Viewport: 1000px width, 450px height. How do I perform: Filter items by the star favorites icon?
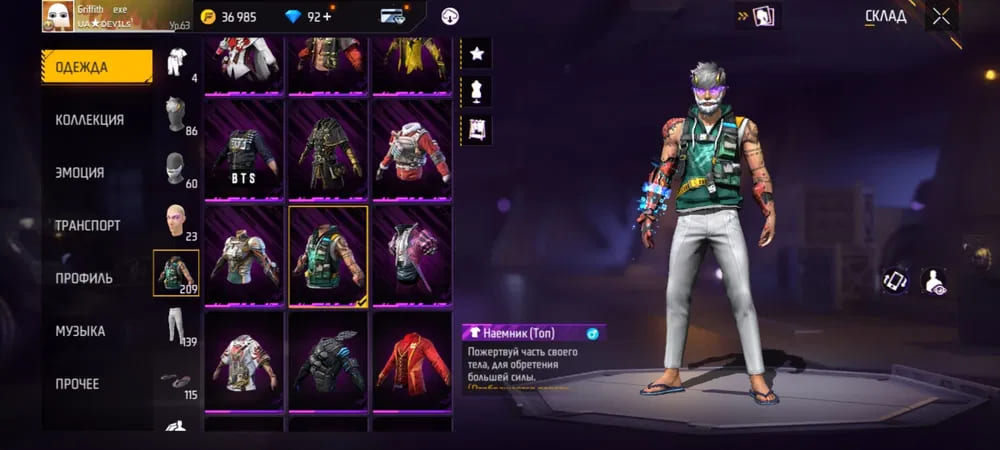tap(476, 52)
